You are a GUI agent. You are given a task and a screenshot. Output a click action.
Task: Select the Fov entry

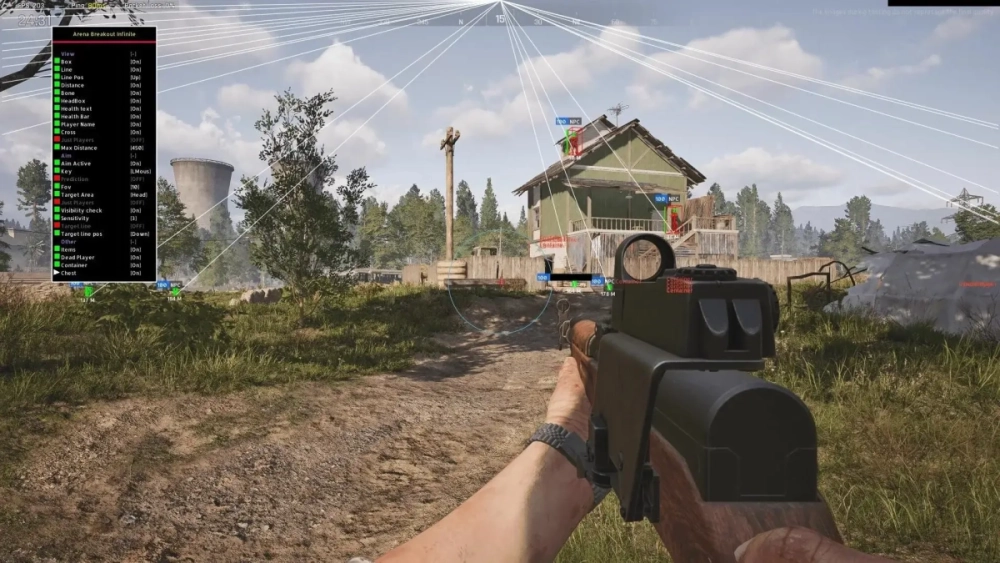66,186
